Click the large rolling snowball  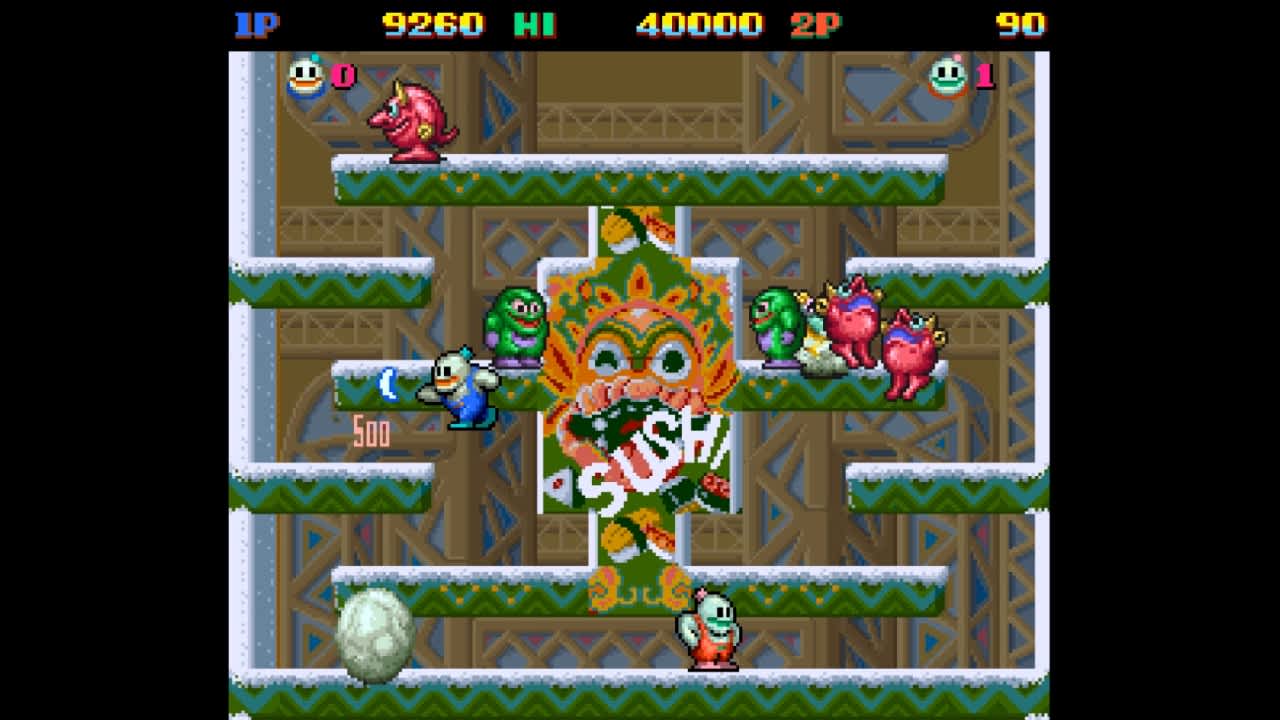tap(378, 633)
